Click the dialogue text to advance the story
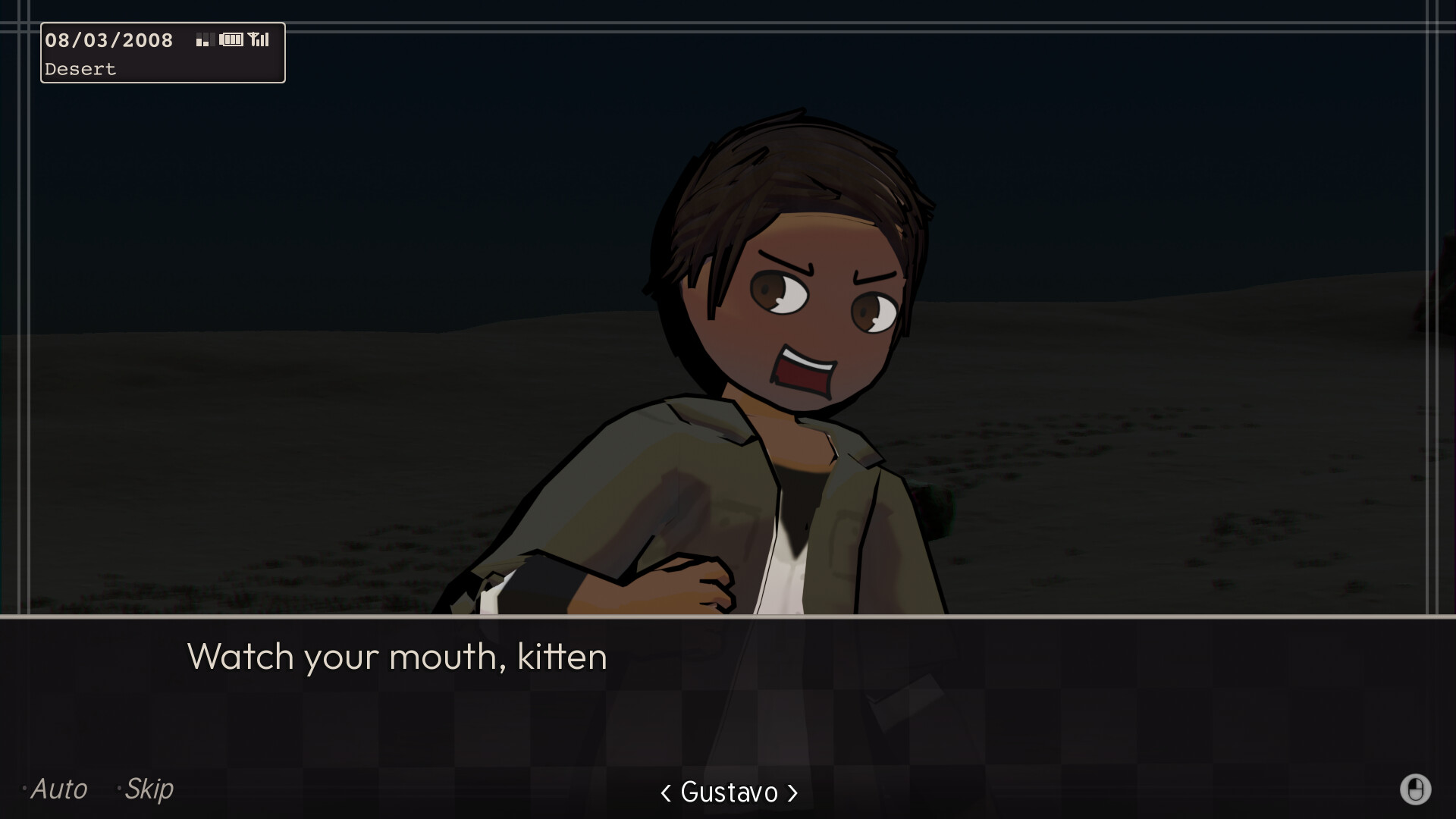 (397, 657)
